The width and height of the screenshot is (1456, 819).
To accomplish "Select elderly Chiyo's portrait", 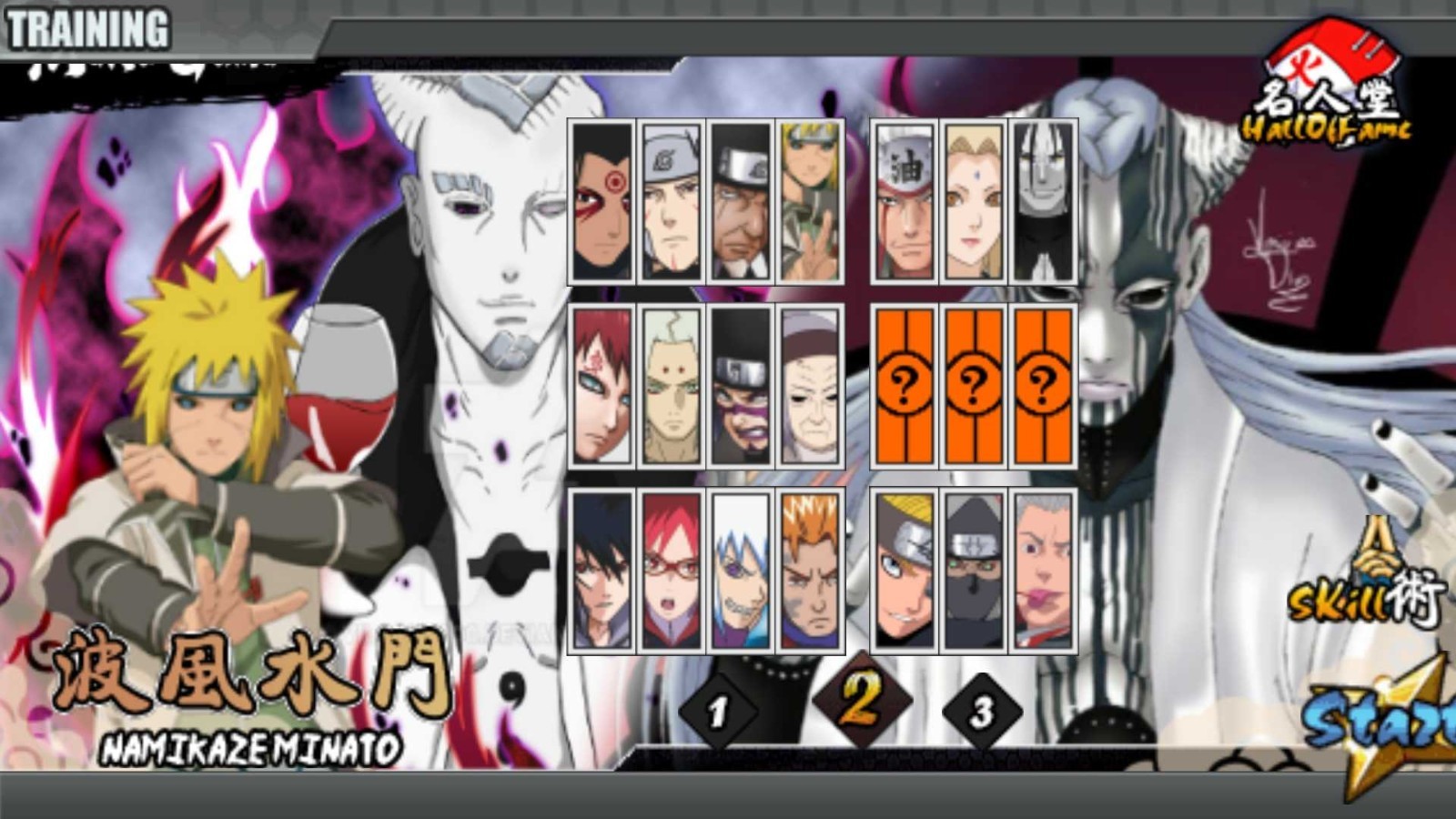I will 809,387.
